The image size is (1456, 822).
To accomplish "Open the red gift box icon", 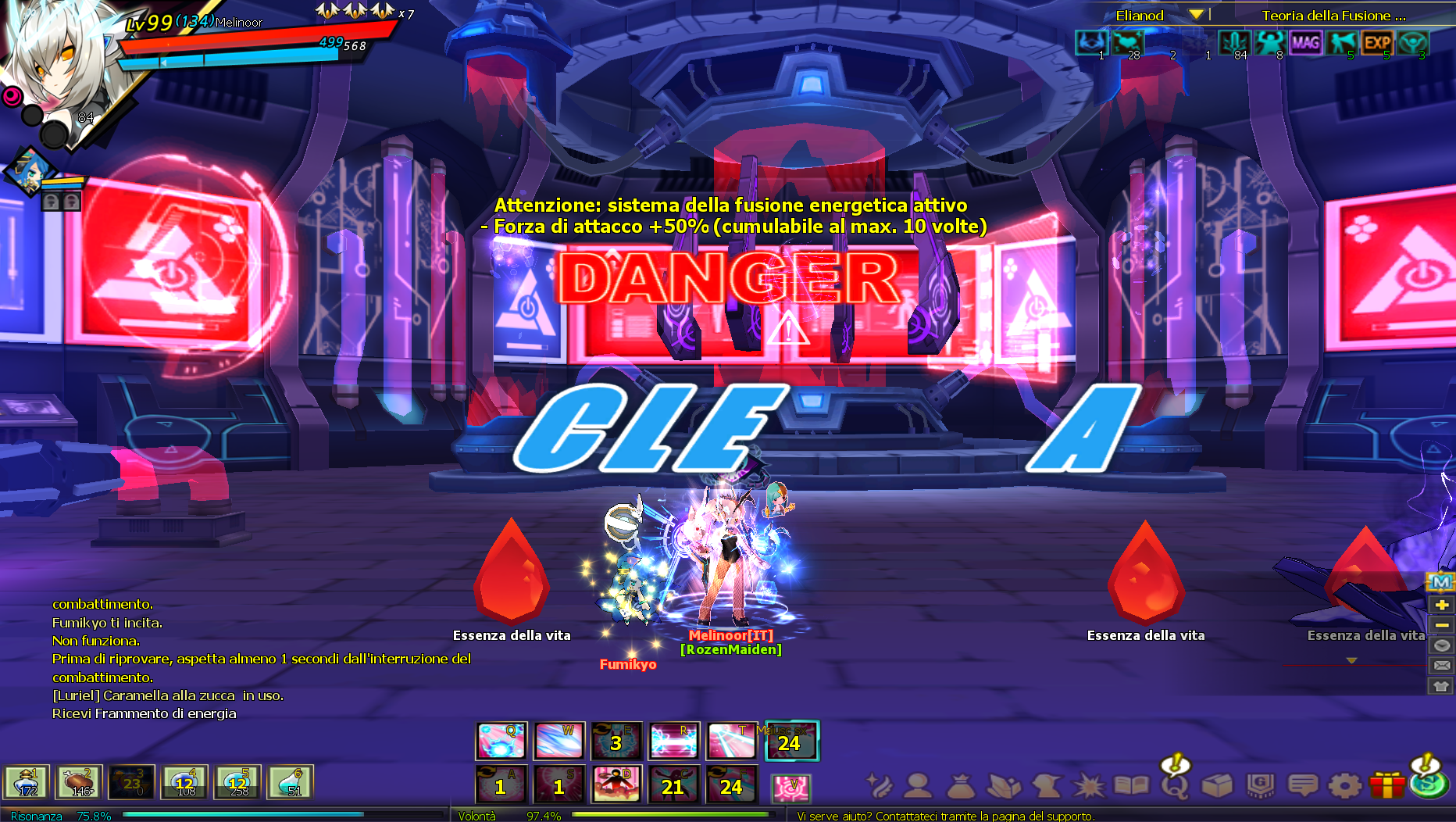I will (1387, 784).
